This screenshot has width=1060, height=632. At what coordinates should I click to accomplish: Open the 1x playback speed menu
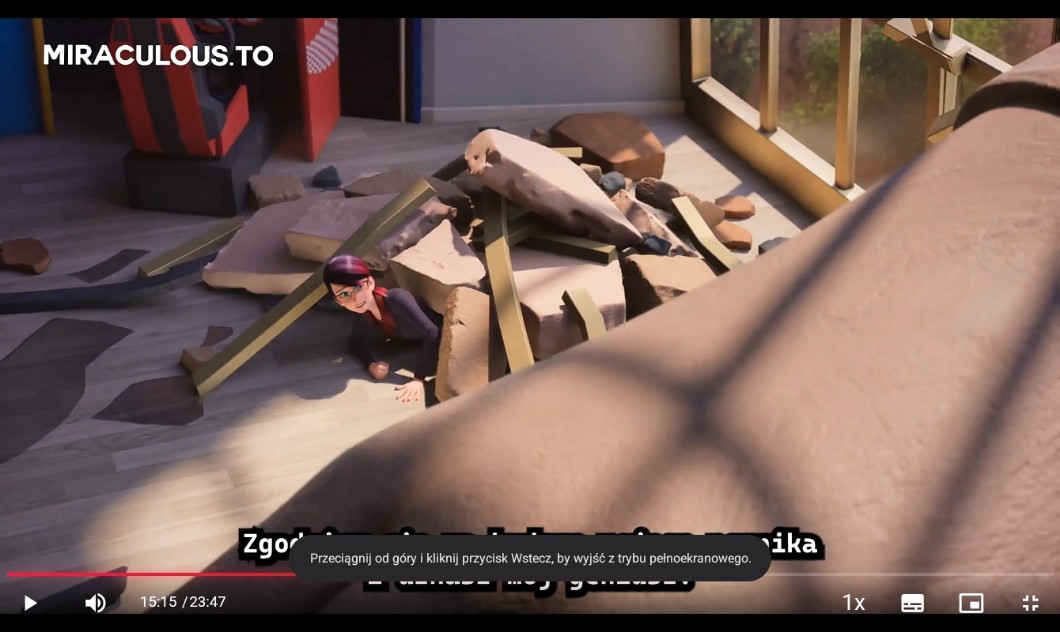coord(853,603)
